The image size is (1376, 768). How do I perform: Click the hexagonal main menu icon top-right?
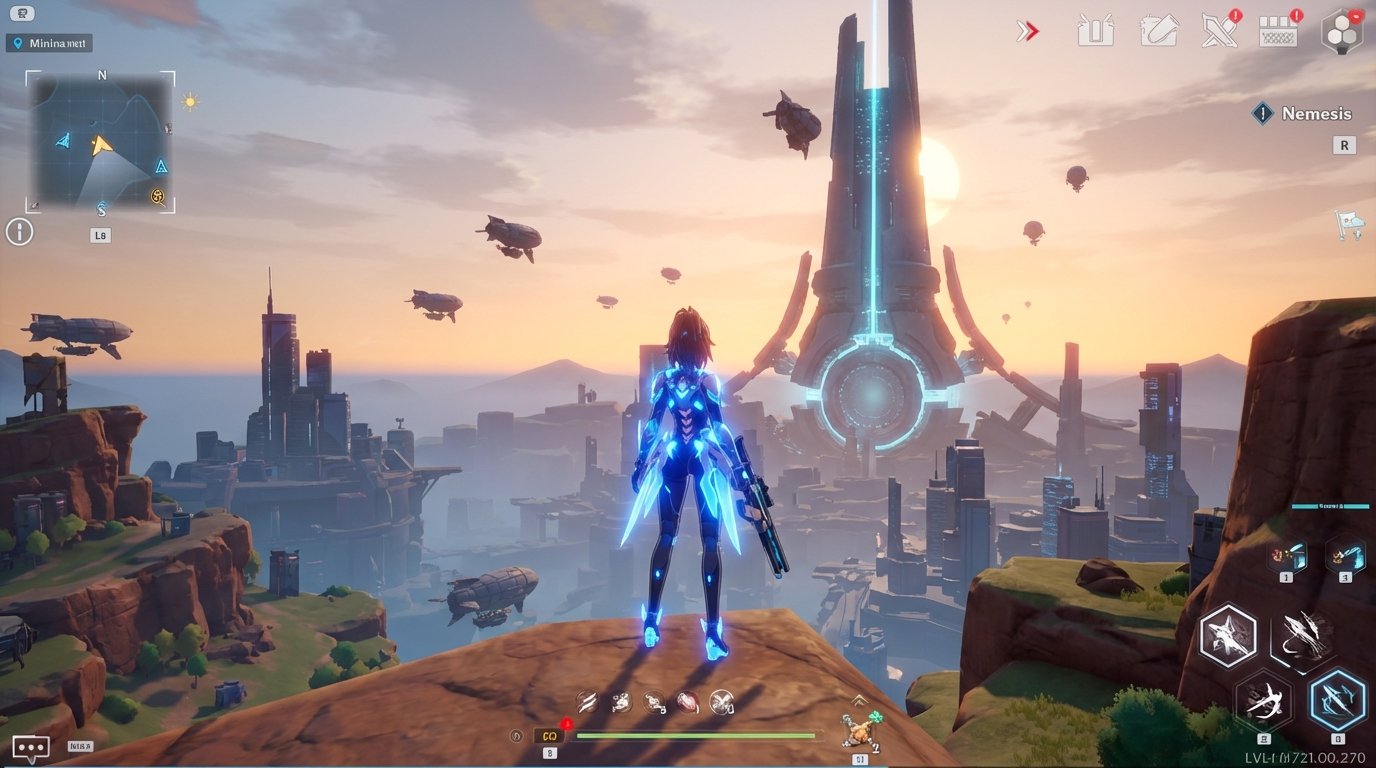pyautogui.click(x=1342, y=30)
